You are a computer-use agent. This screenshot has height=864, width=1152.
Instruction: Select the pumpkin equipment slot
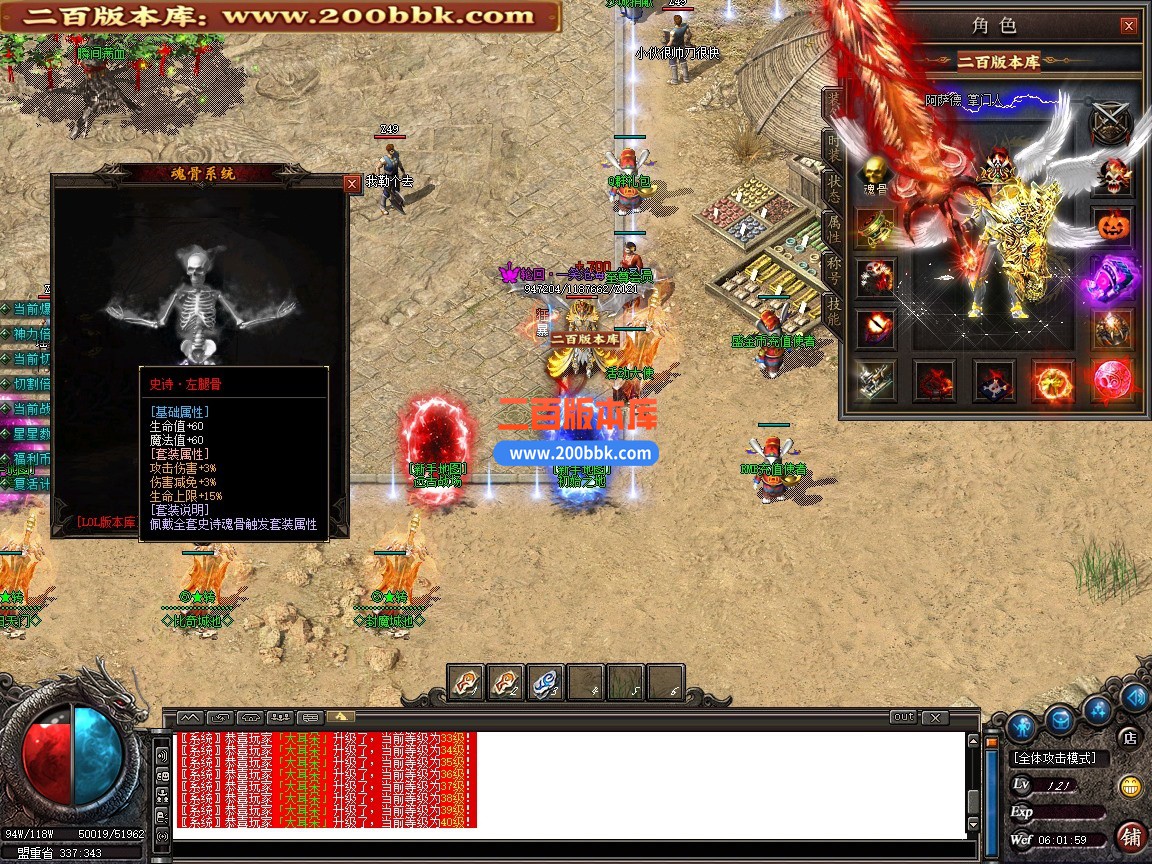1112,227
